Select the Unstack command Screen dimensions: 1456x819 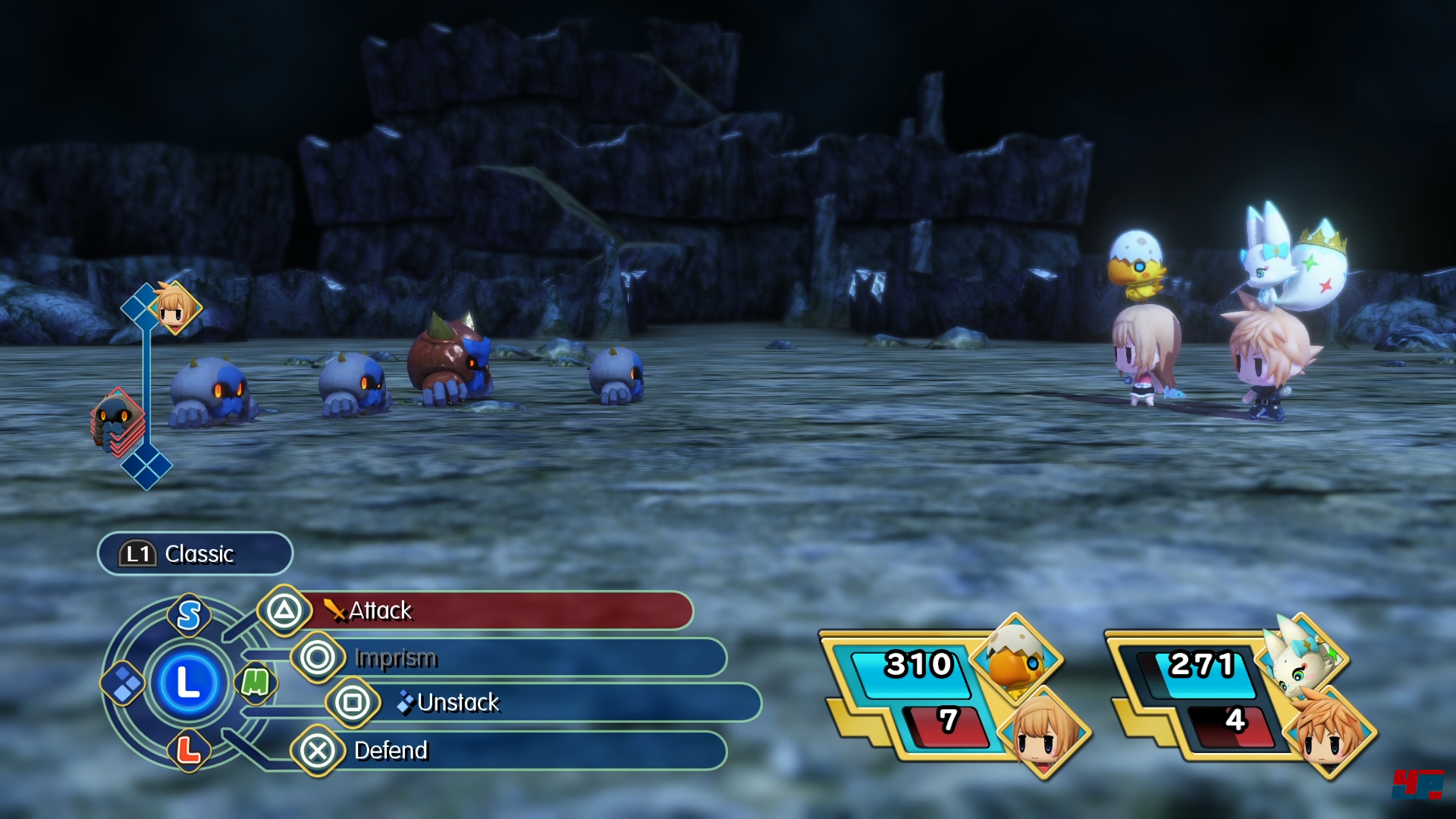point(542,703)
